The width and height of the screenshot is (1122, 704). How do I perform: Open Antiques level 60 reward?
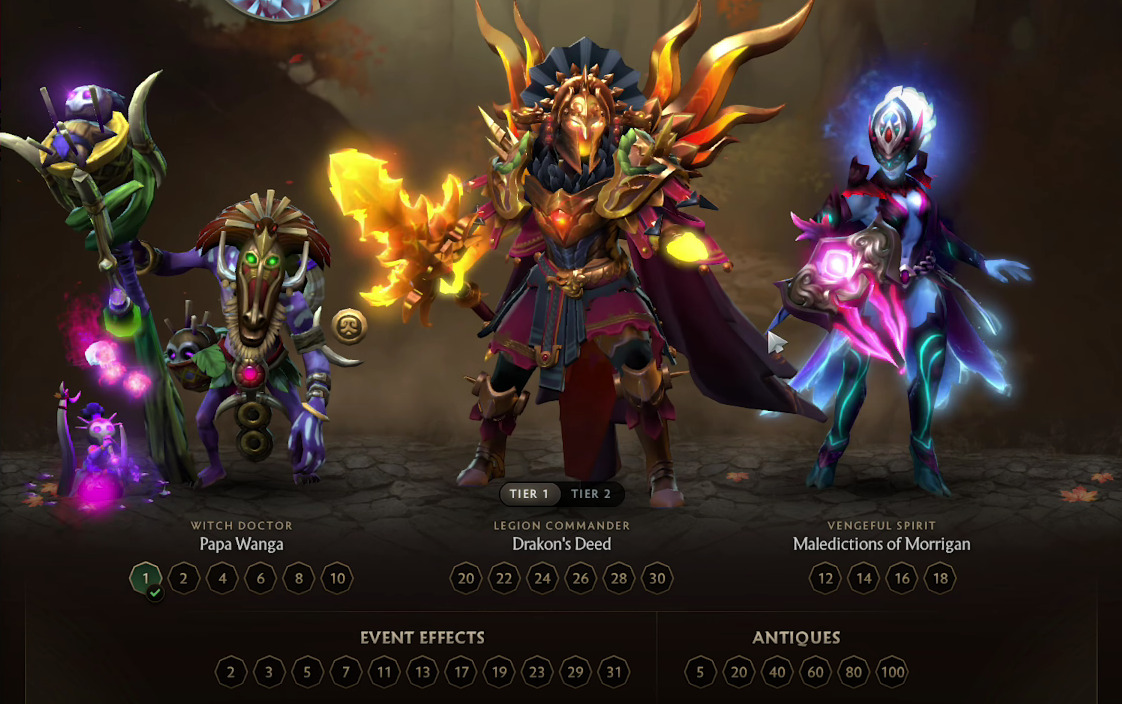click(815, 672)
